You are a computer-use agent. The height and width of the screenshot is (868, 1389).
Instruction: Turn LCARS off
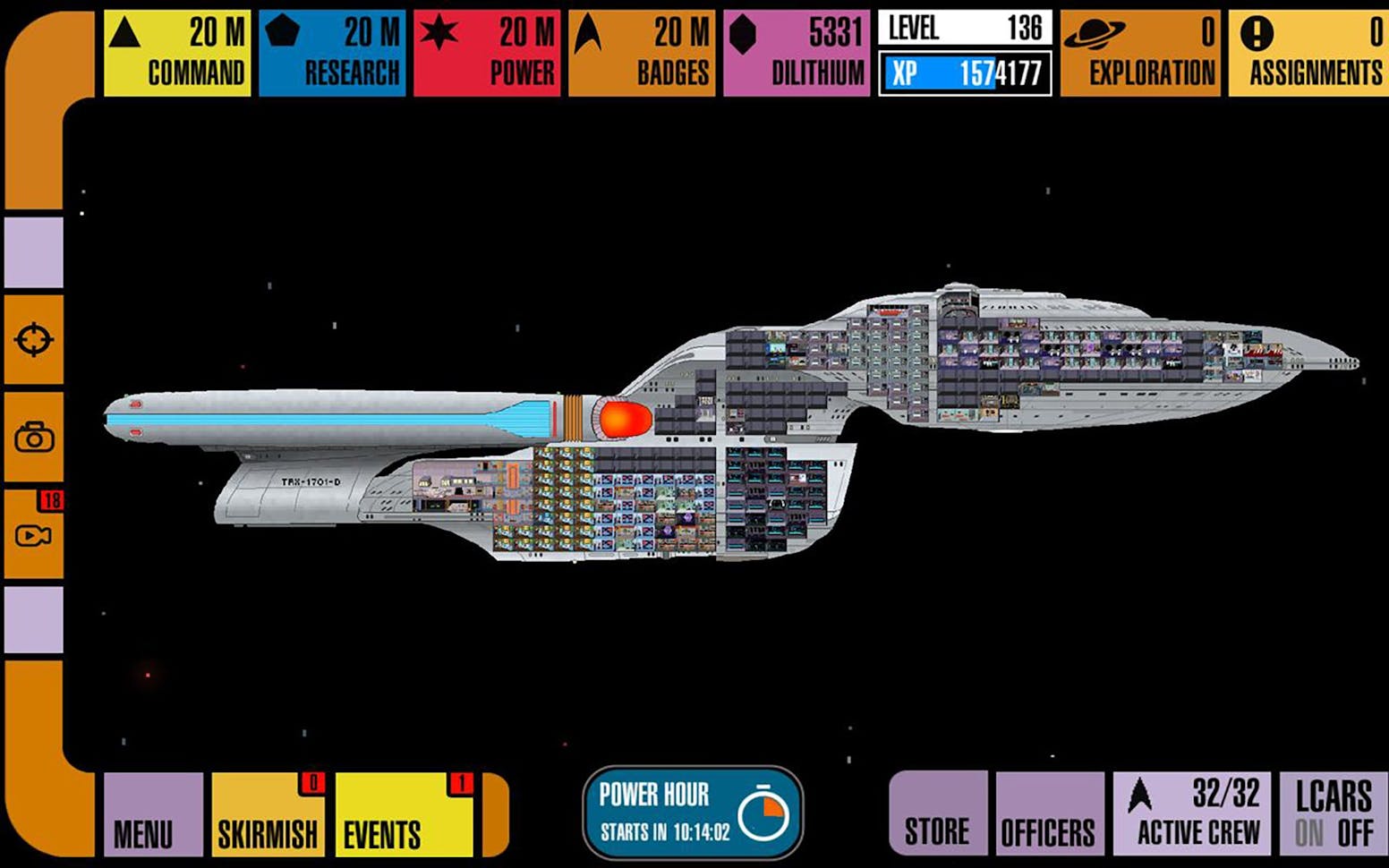pos(1357,831)
